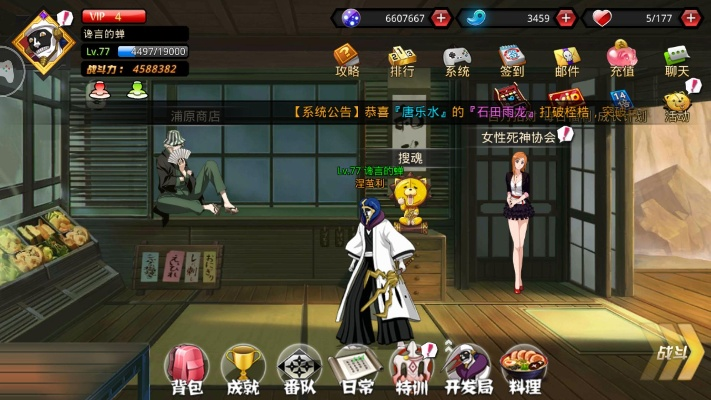
Task: Open the 番队 squad menu
Action: pyautogui.click(x=298, y=367)
